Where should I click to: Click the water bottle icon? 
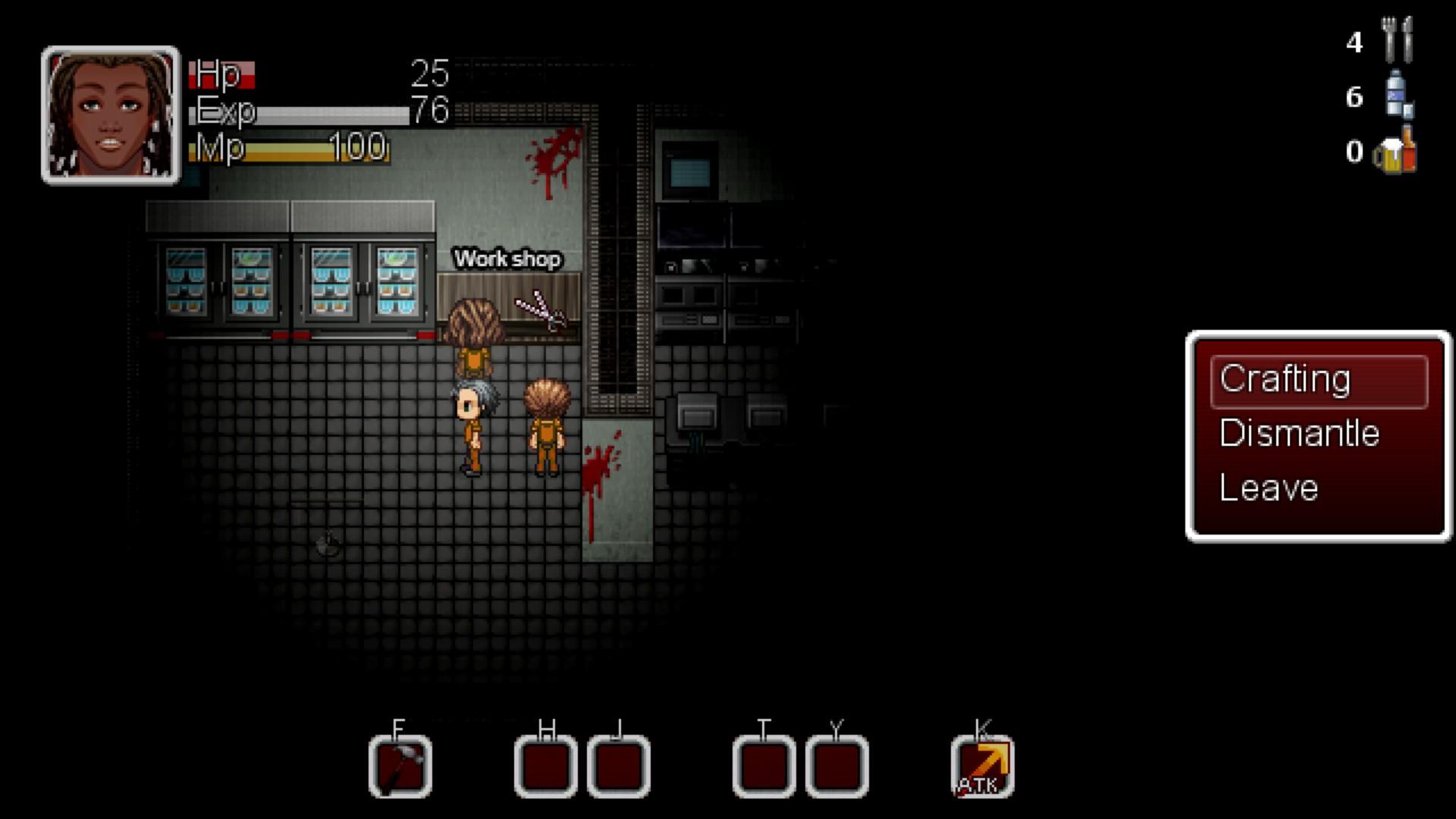tap(1398, 96)
